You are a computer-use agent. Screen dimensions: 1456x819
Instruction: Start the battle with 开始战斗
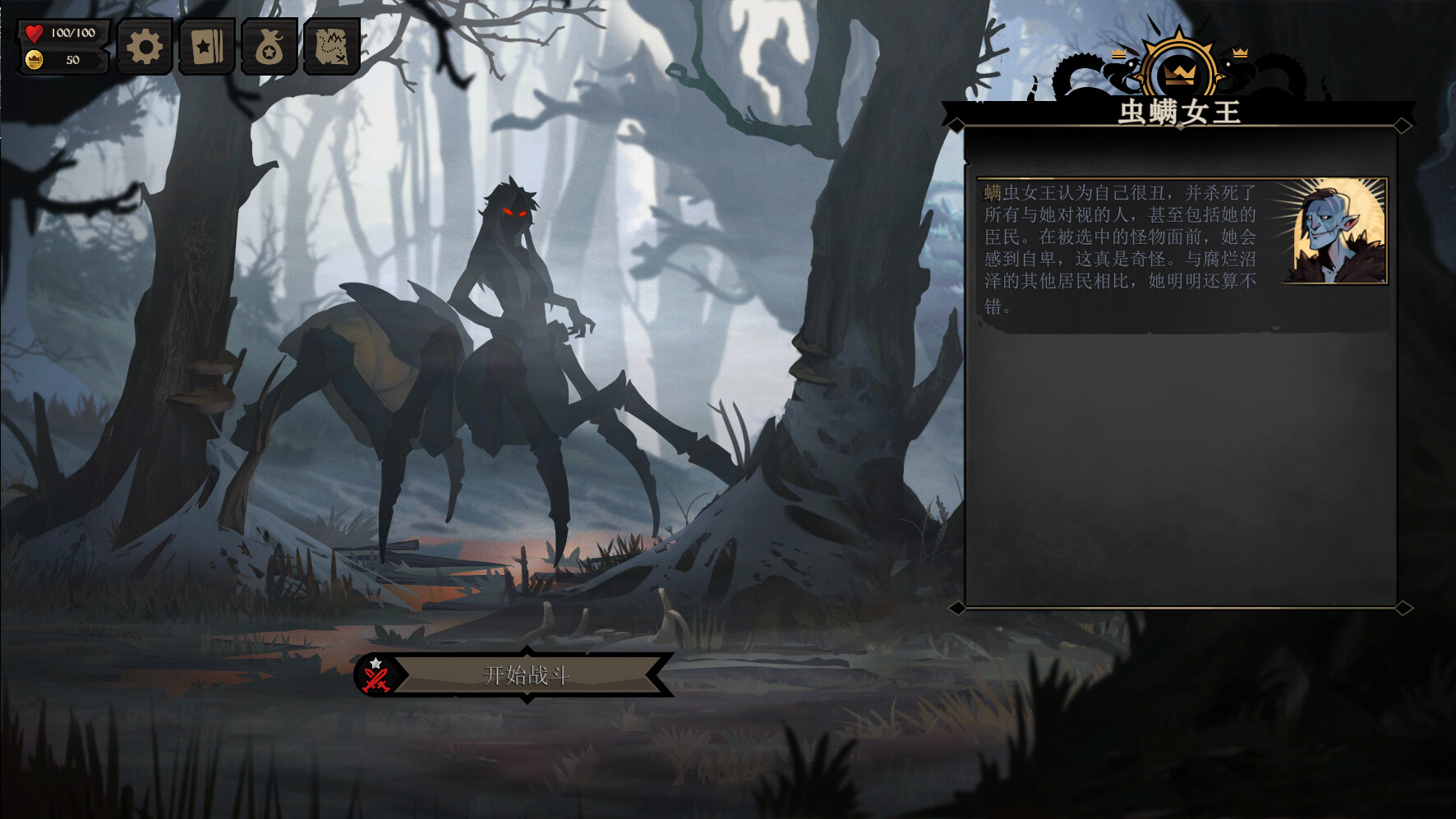click(x=526, y=675)
